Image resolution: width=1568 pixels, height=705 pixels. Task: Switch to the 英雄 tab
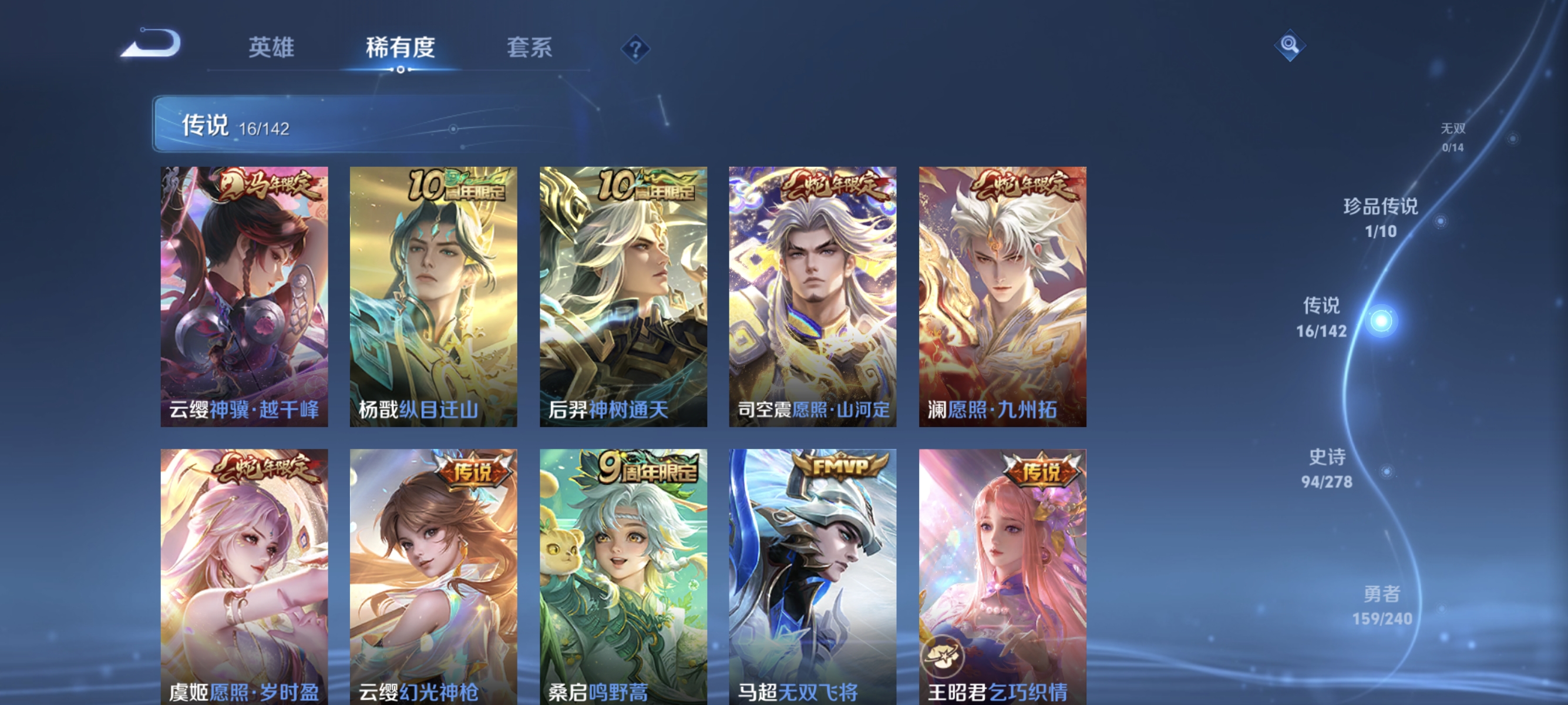[x=270, y=49]
